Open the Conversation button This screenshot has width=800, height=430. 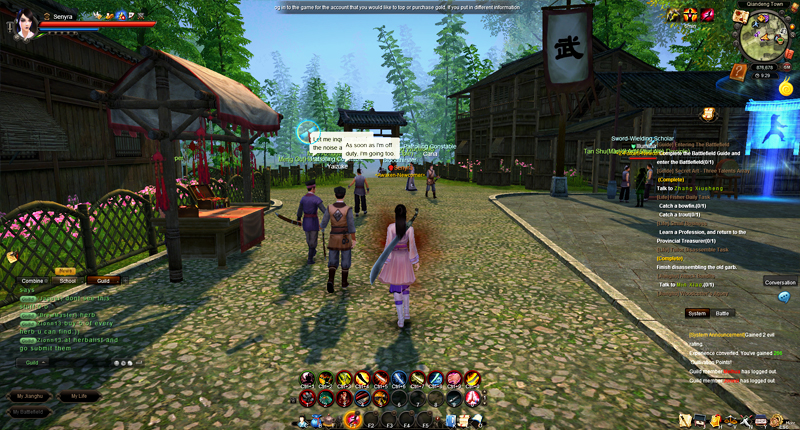pyautogui.click(x=780, y=282)
